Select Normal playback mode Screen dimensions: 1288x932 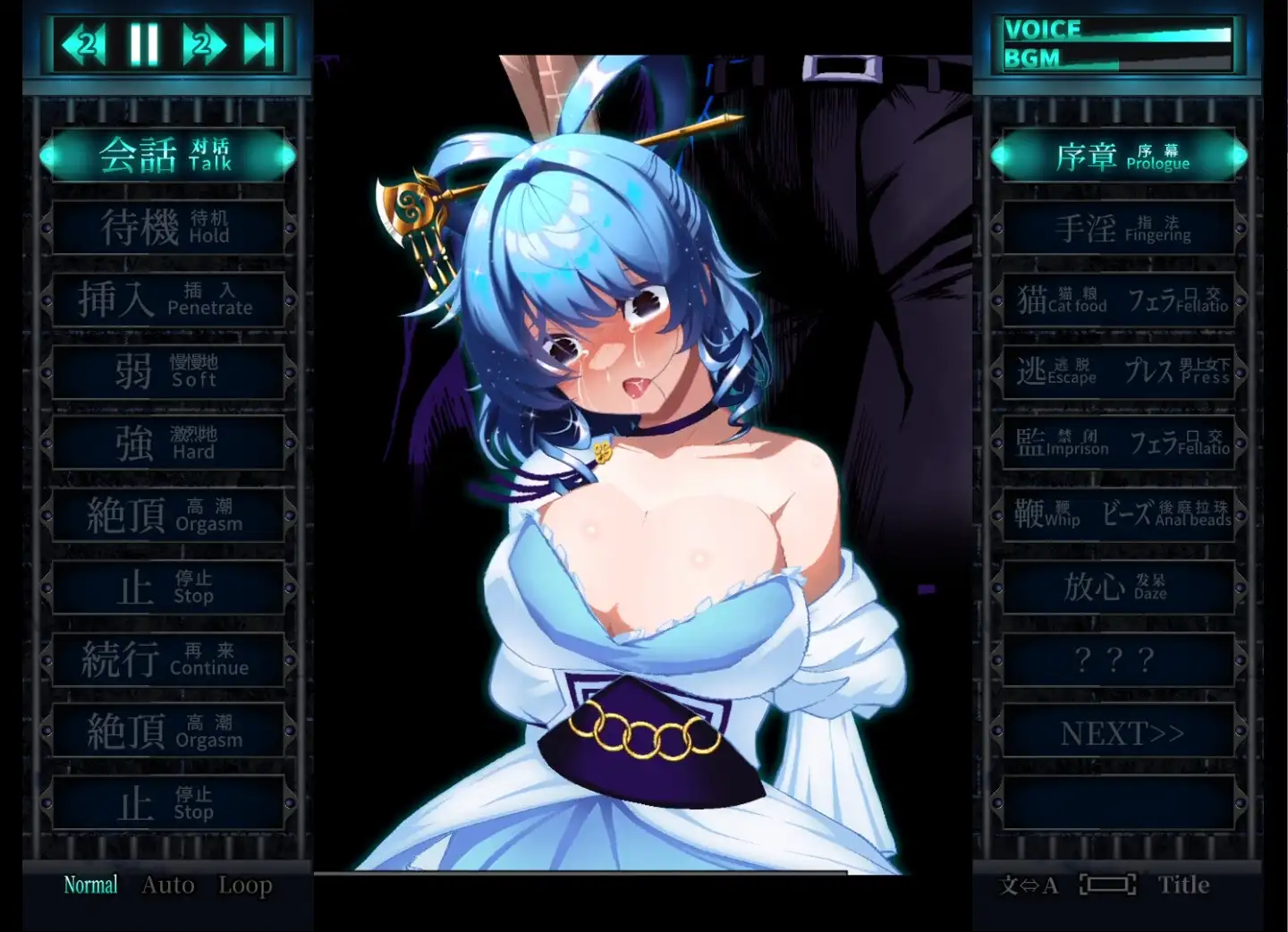pyautogui.click(x=89, y=884)
